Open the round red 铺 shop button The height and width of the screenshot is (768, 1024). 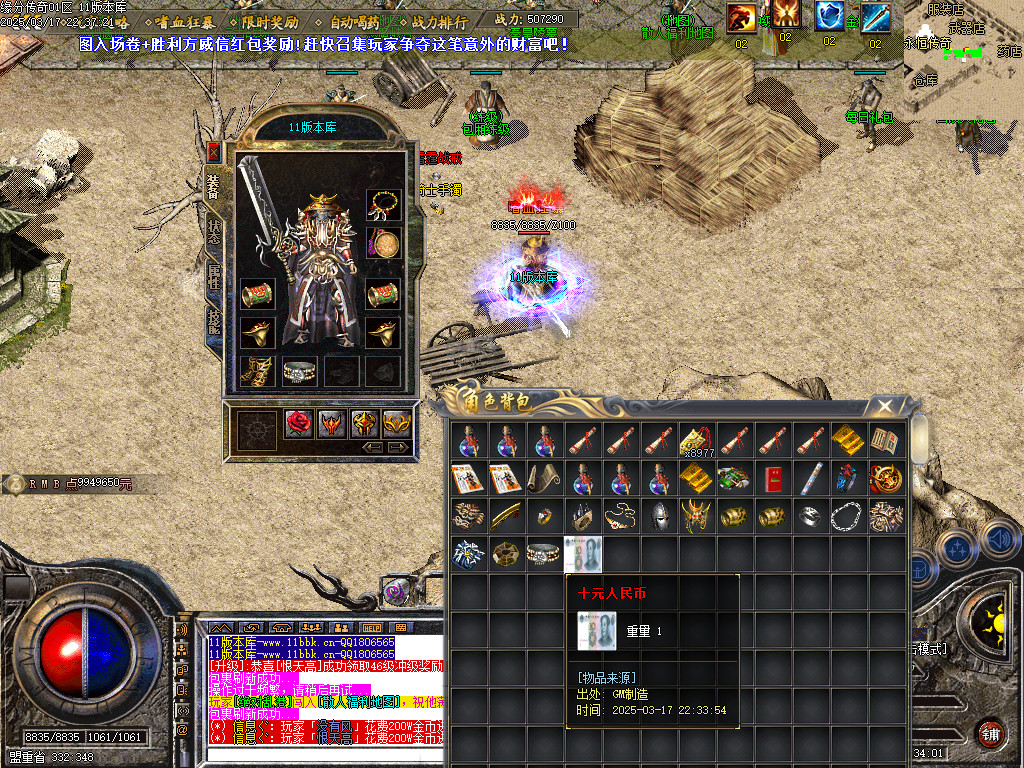pyautogui.click(x=990, y=733)
